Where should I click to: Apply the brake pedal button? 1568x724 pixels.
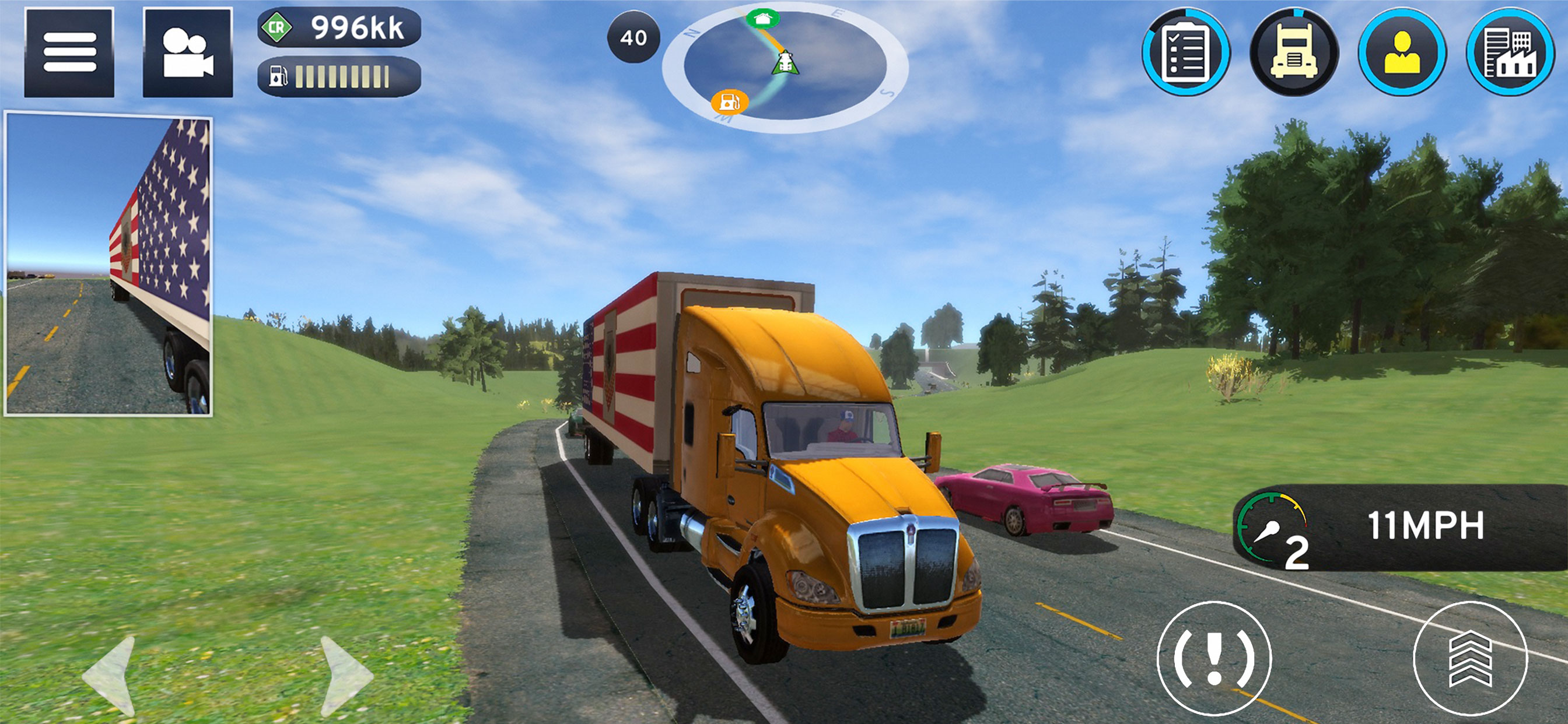pos(1214,658)
